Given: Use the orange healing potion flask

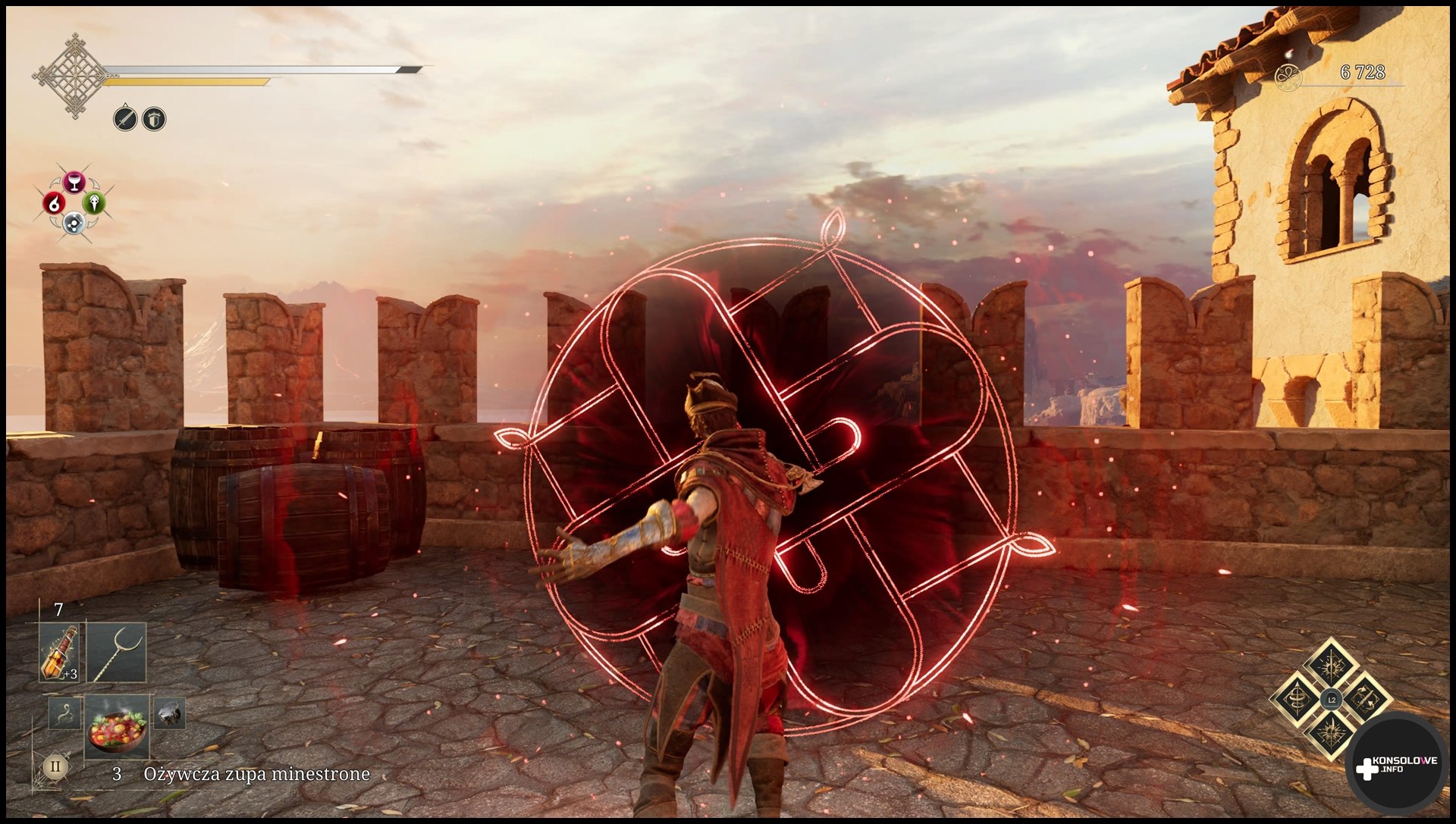Looking at the screenshot, I should tap(60, 653).
